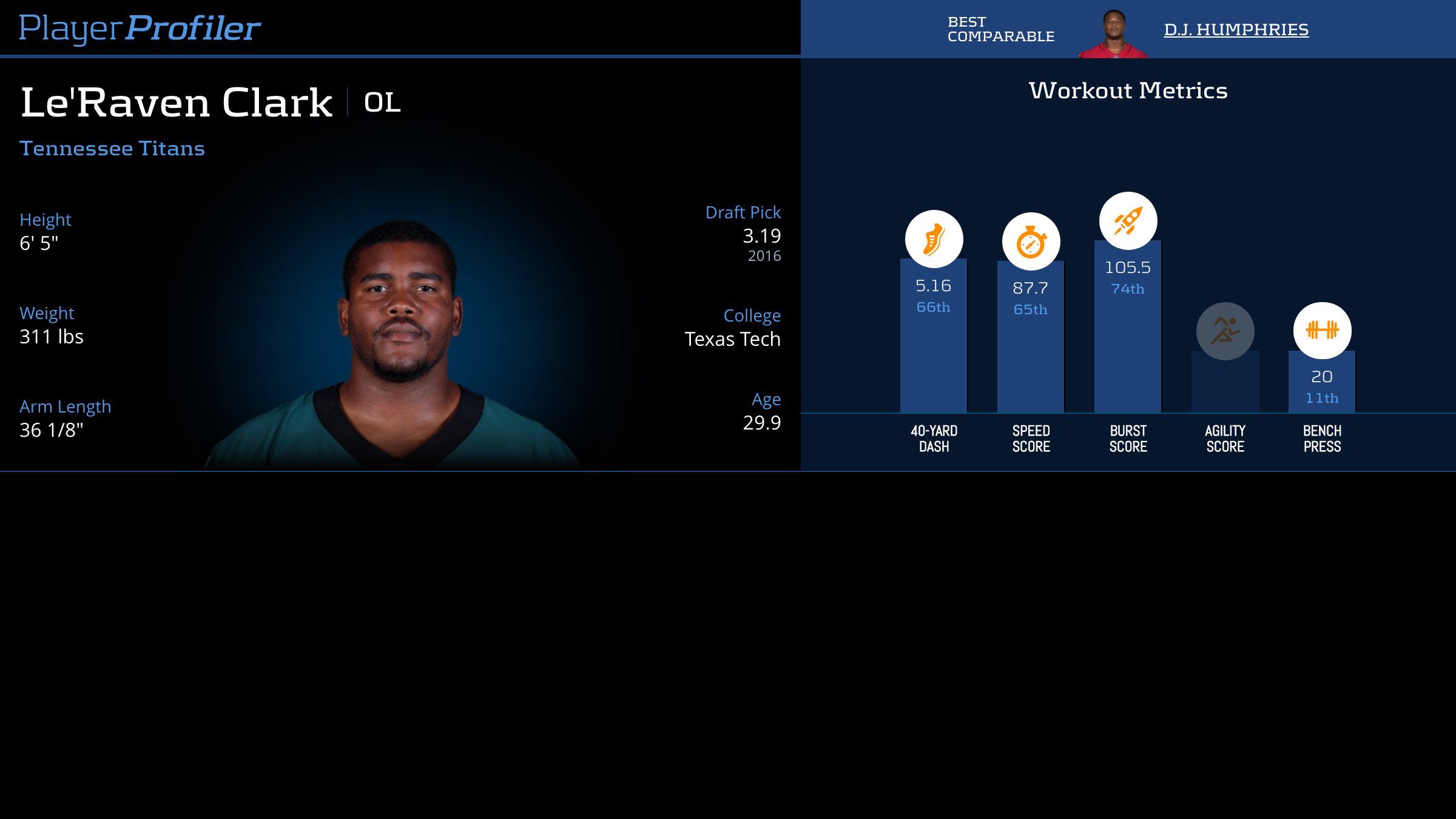The height and width of the screenshot is (819, 1456).
Task: Click the PlayerProfiler logo
Action: coord(140,28)
